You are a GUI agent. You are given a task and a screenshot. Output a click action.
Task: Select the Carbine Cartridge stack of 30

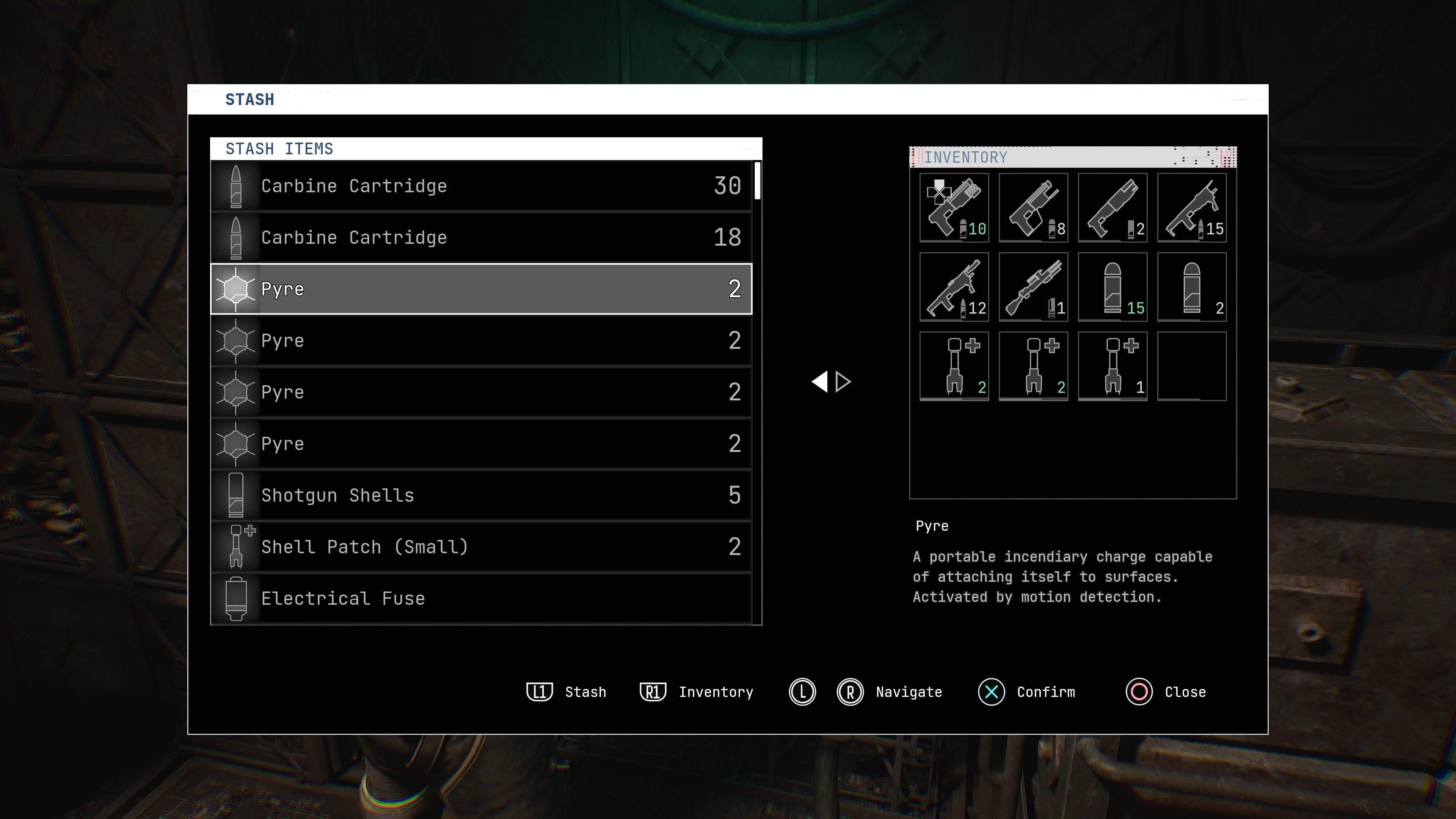pos(481,186)
